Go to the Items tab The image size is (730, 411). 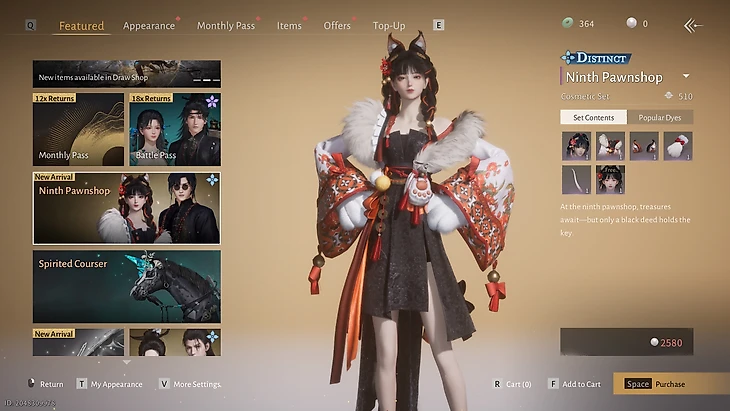[x=289, y=25]
